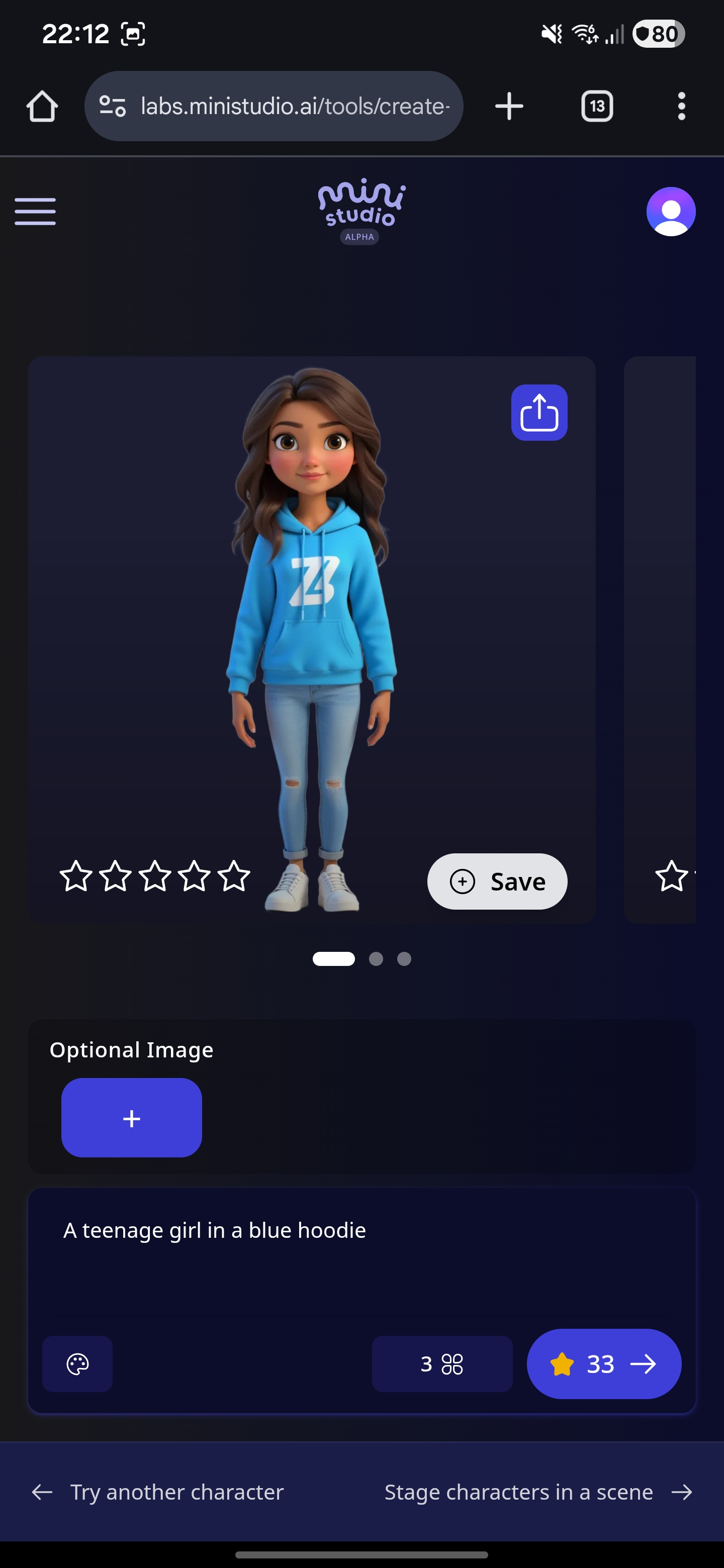Click the share icon on the character card
The image size is (724, 1568).
coord(538,412)
